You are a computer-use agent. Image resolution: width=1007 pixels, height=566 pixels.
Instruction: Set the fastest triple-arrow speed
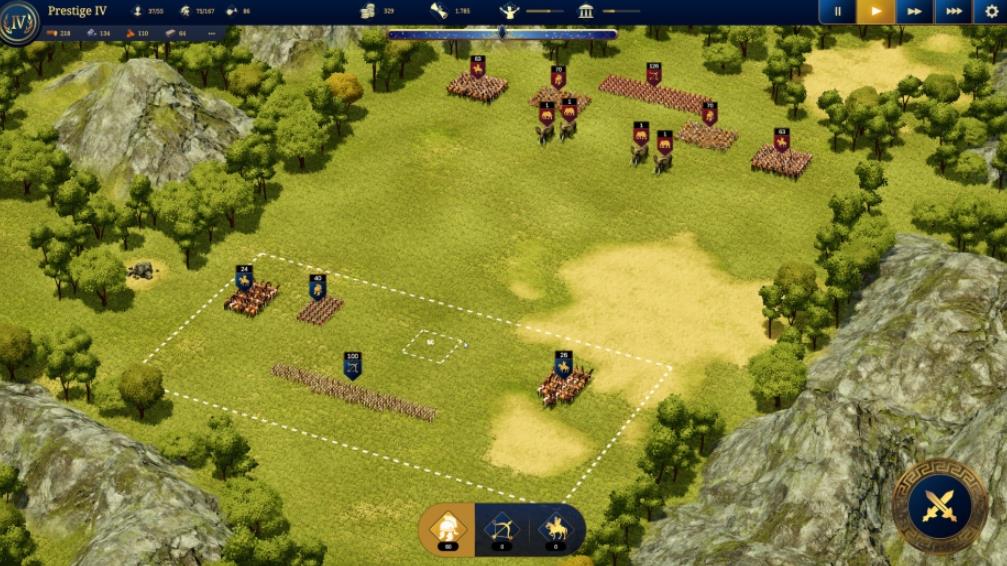(953, 12)
